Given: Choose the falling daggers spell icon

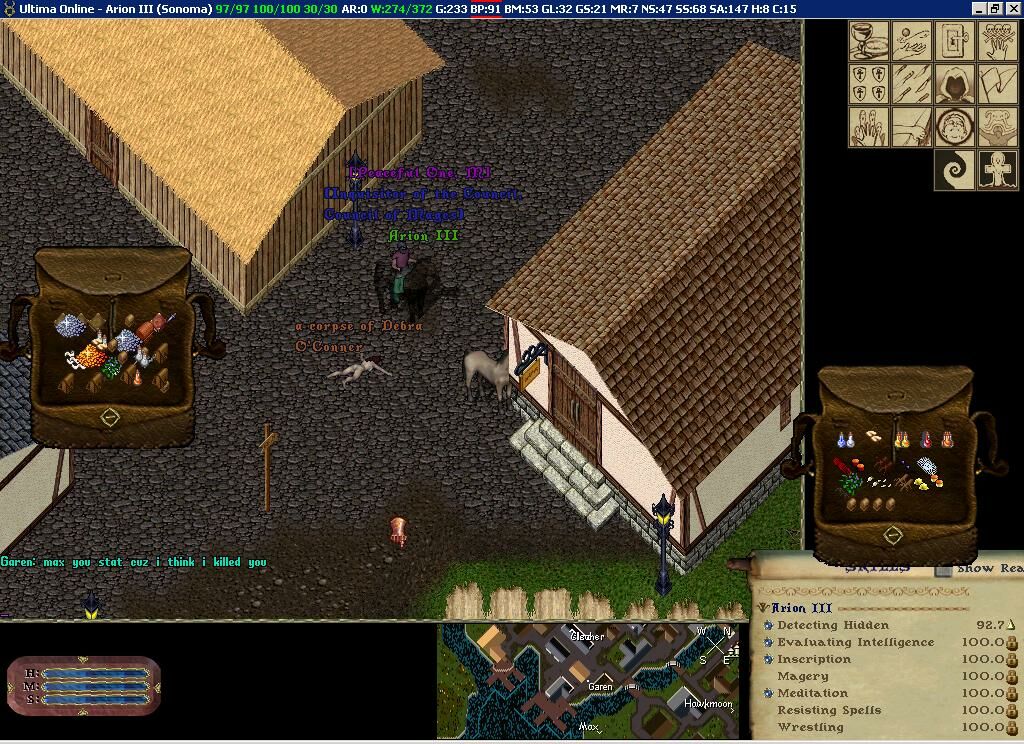Looking at the screenshot, I should (x=911, y=84).
